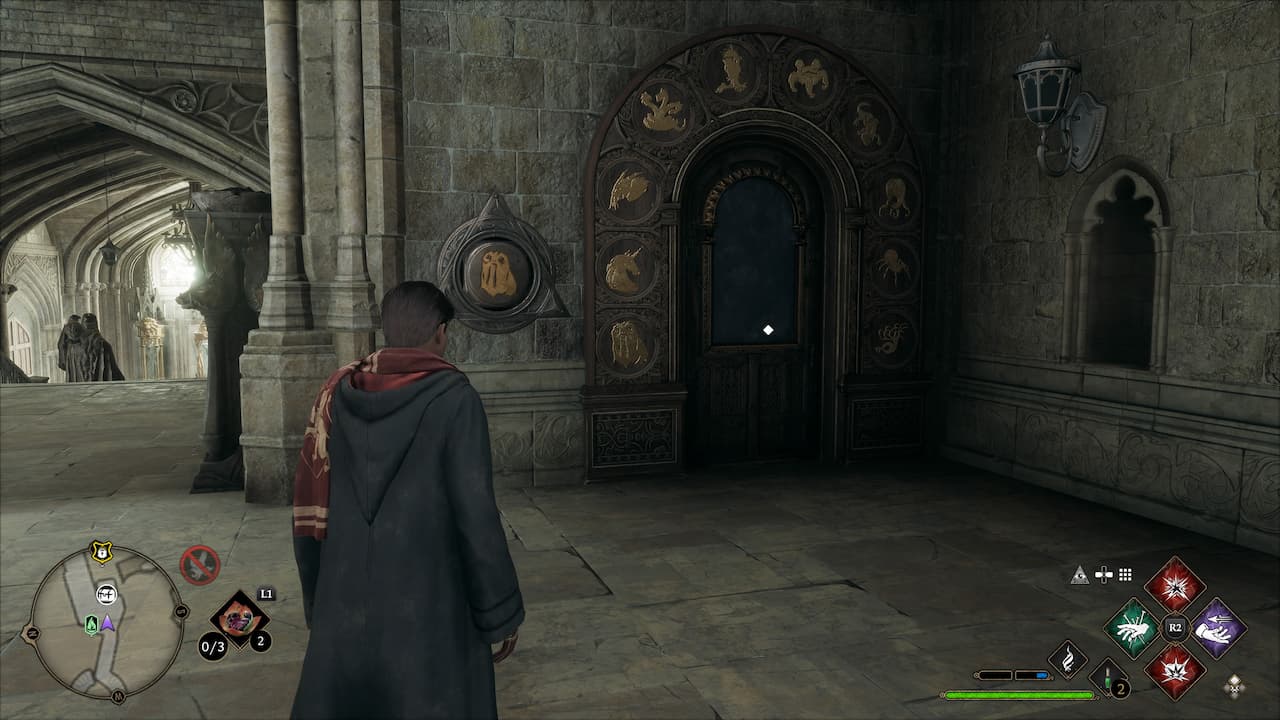Click the 0/3 mandrake counter
Image resolution: width=1280 pixels, height=720 pixels.
coord(211,646)
